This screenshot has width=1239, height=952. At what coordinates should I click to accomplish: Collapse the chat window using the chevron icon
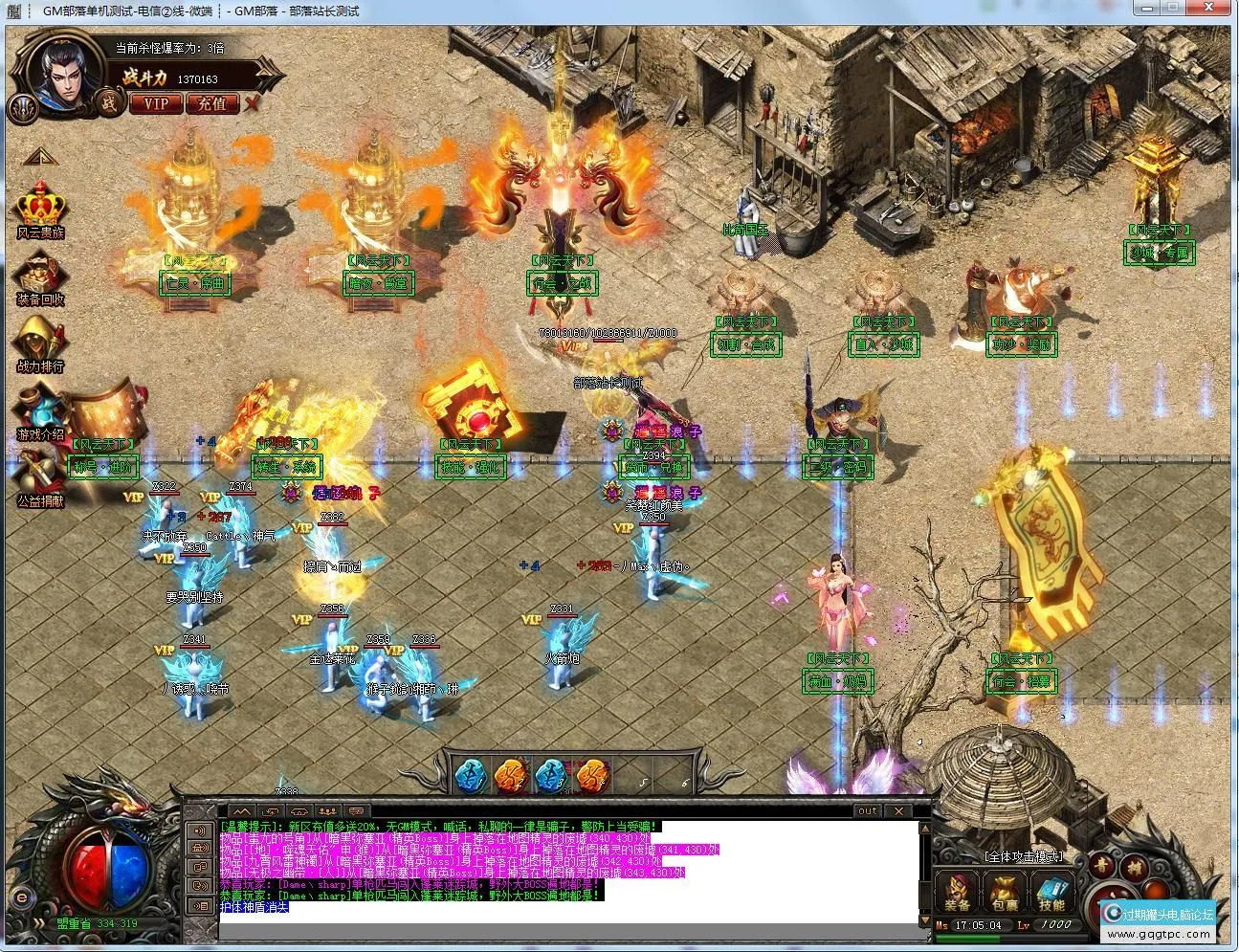coord(242,811)
